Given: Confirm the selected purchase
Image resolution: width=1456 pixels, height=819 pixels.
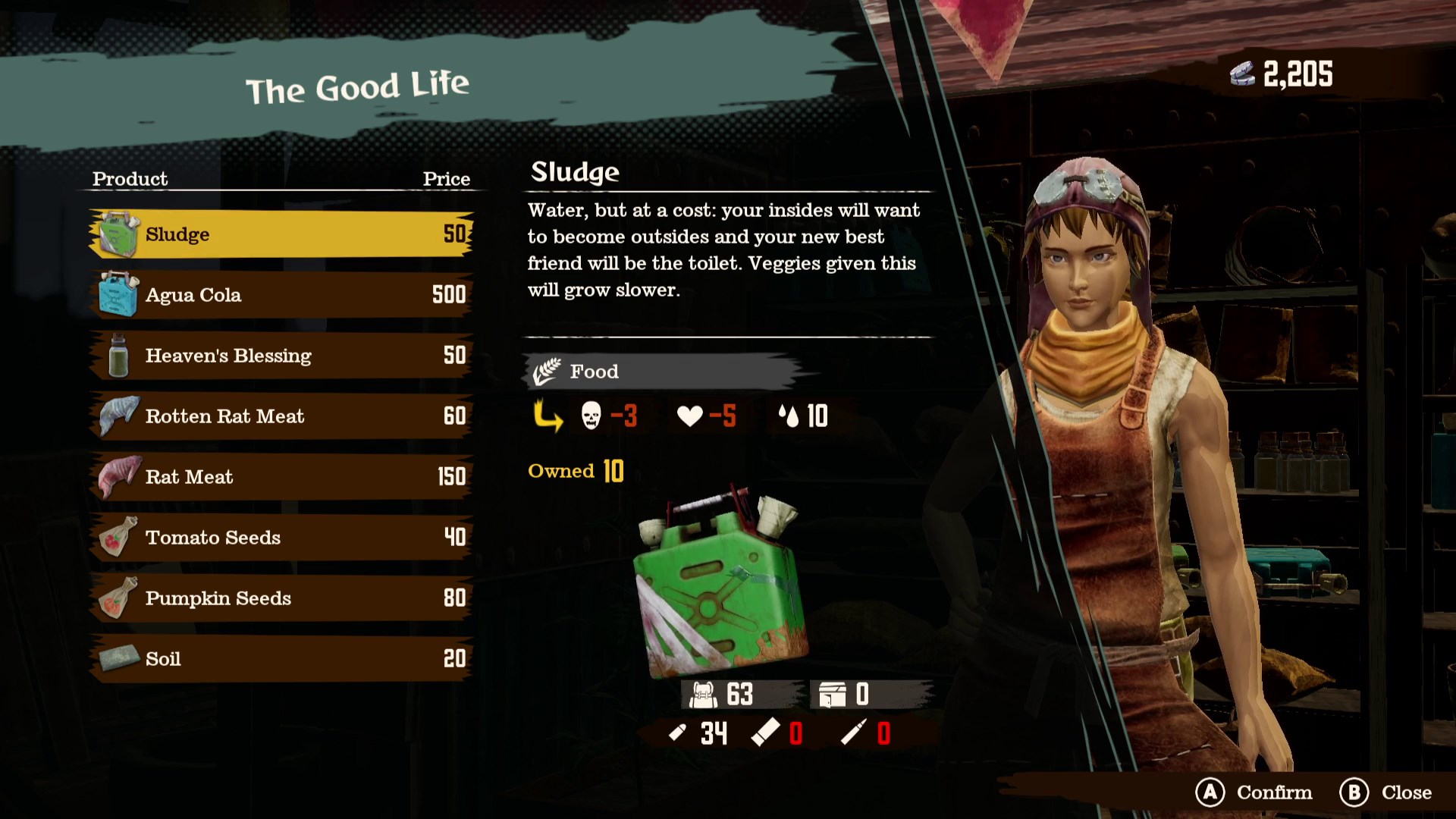Looking at the screenshot, I should coord(1254,792).
